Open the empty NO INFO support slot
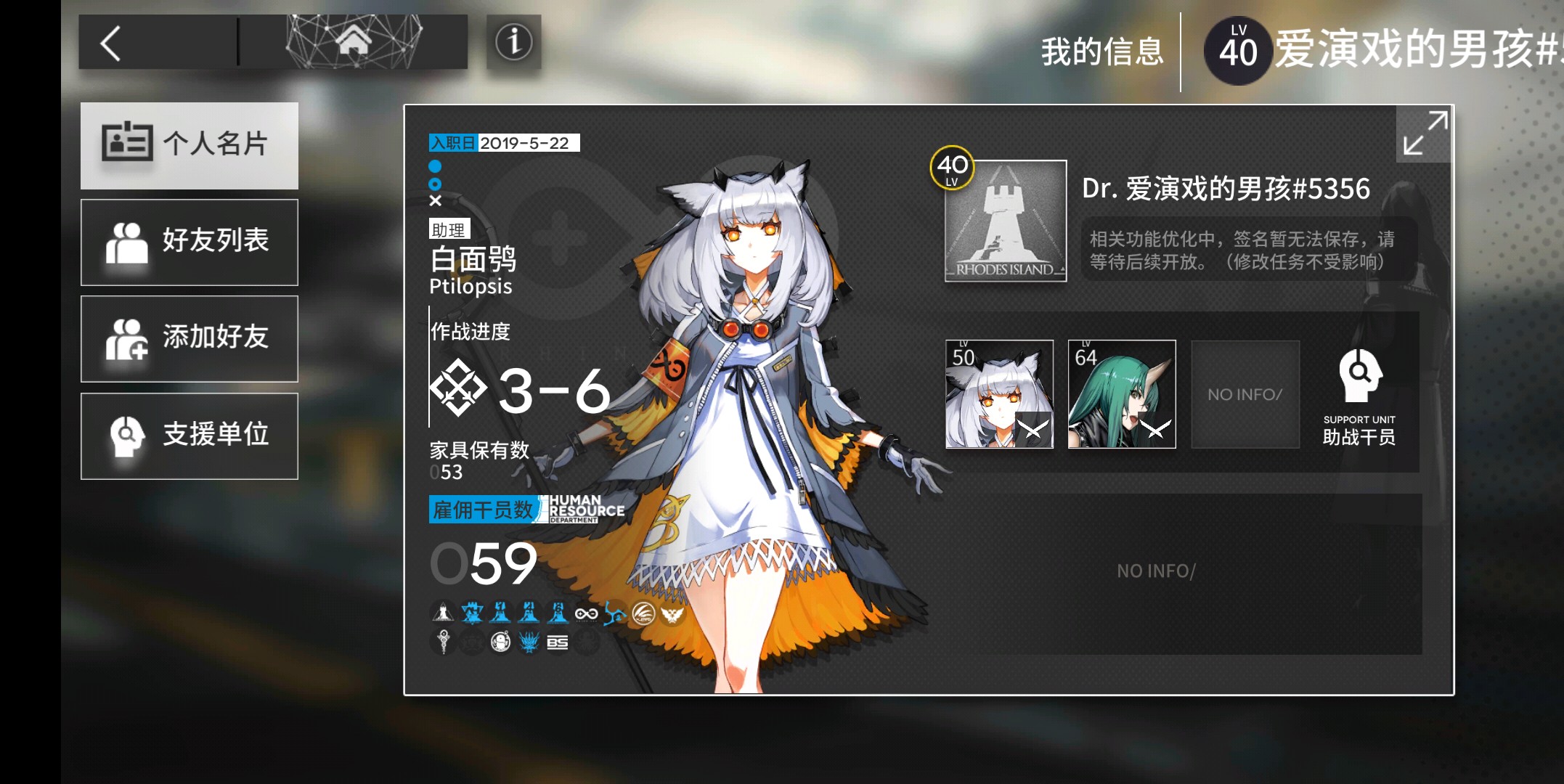Image resolution: width=1564 pixels, height=784 pixels. click(x=1245, y=394)
